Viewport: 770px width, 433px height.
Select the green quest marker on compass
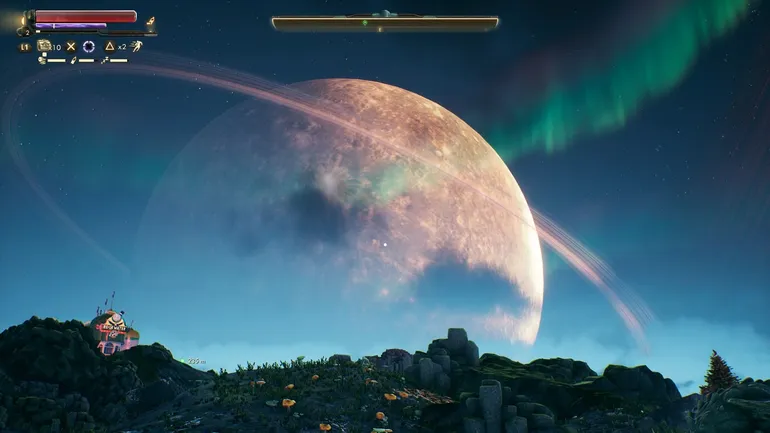(365, 22)
